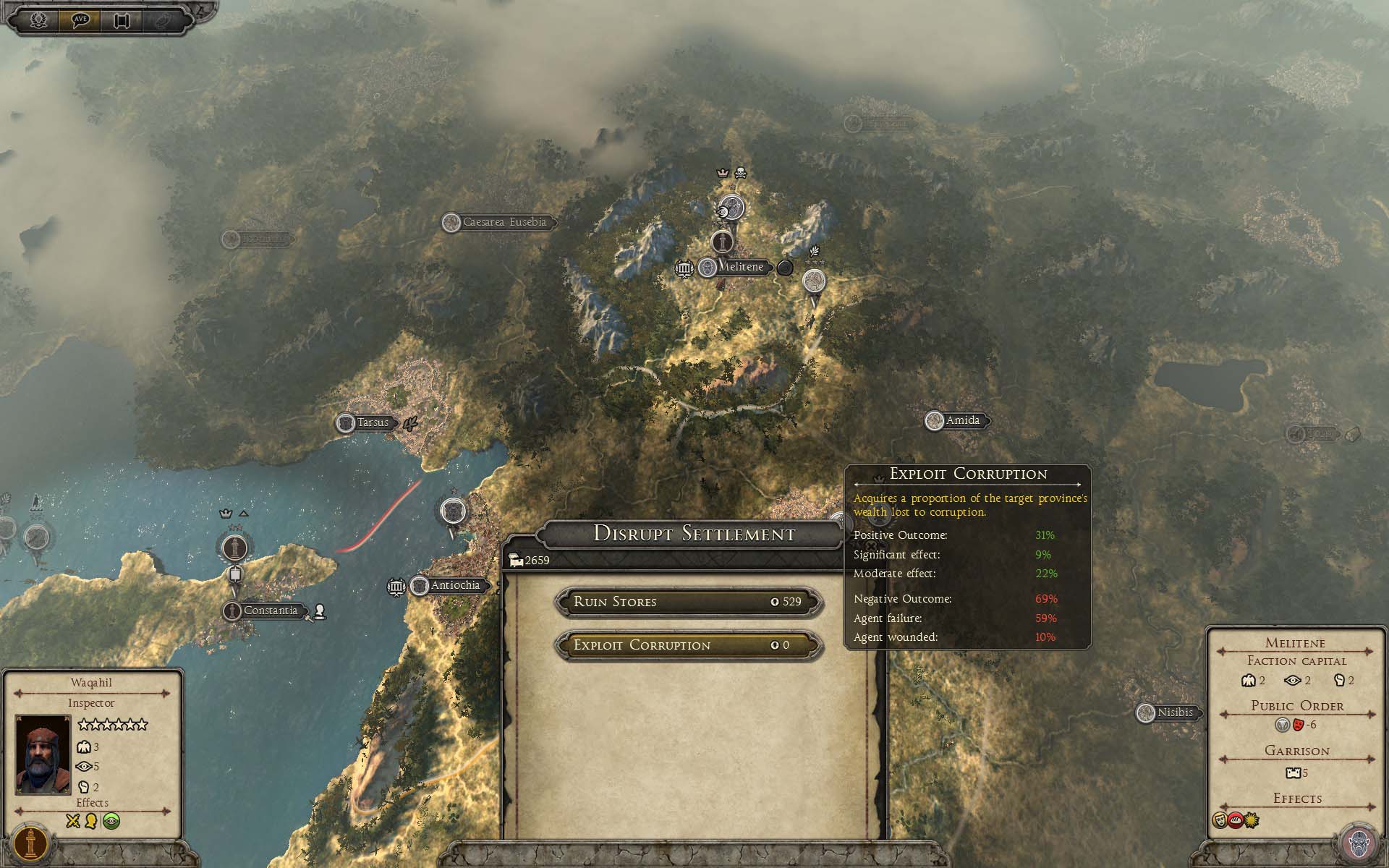Inspect the golden sun effect icon
Viewport: 1389px width, 868px height.
tap(1252, 820)
